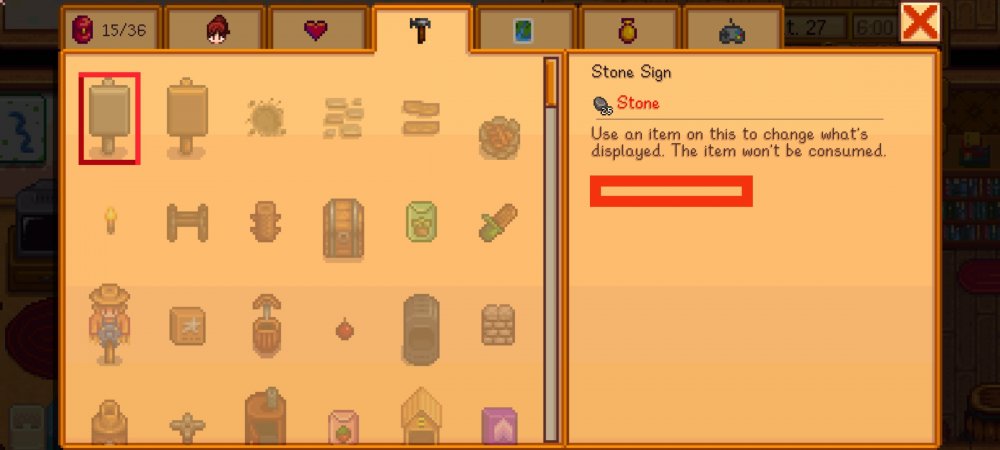The width and height of the screenshot is (1000, 450).
Task: Close the menu with the X button
Action: pos(919,22)
